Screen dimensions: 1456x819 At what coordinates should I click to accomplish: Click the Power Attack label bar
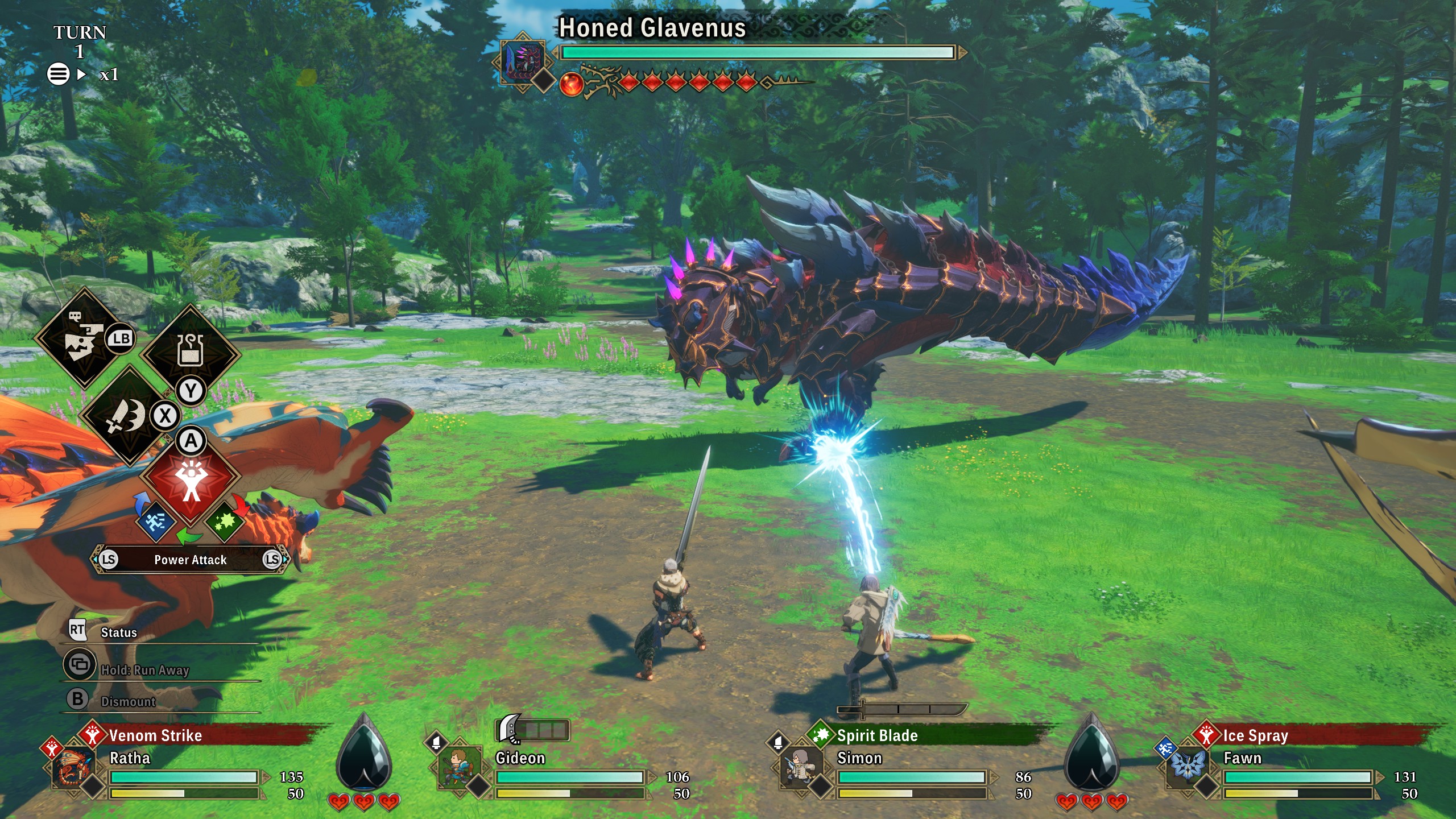point(191,560)
